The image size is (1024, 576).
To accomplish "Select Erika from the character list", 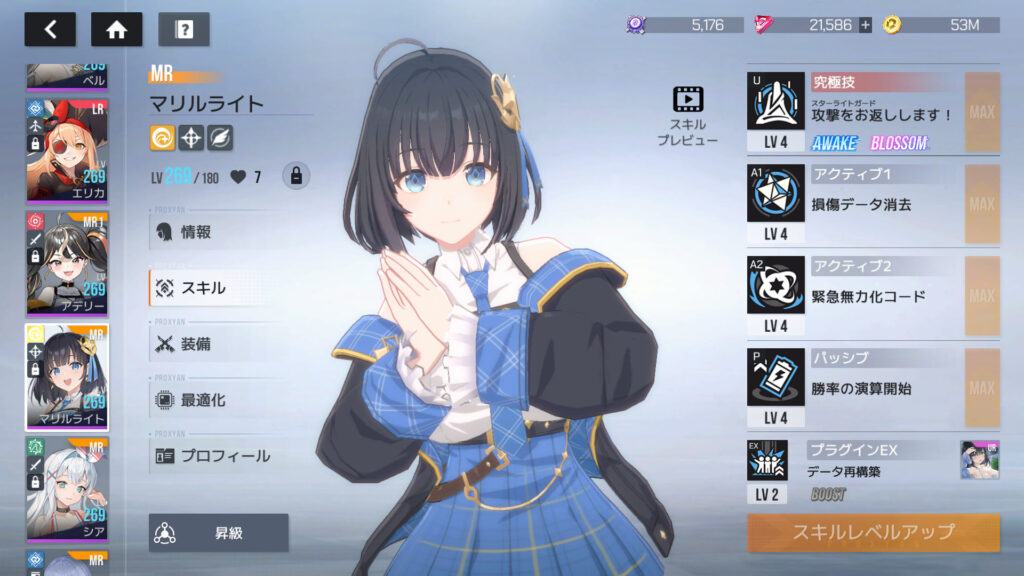I will click(67, 150).
